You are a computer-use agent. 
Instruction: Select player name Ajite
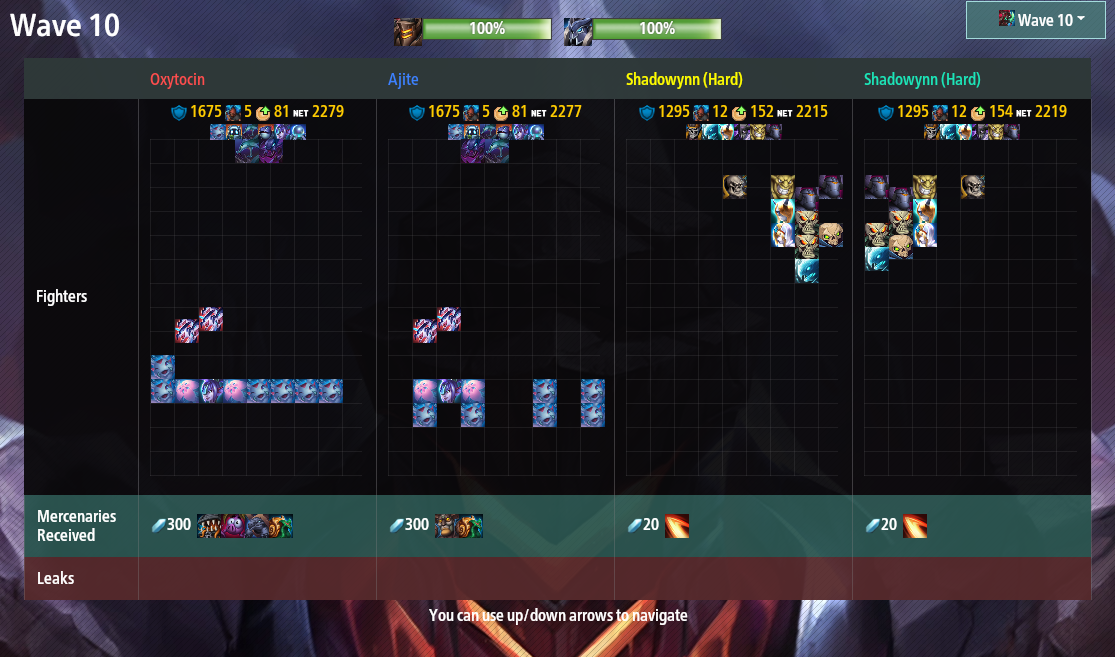(404, 79)
